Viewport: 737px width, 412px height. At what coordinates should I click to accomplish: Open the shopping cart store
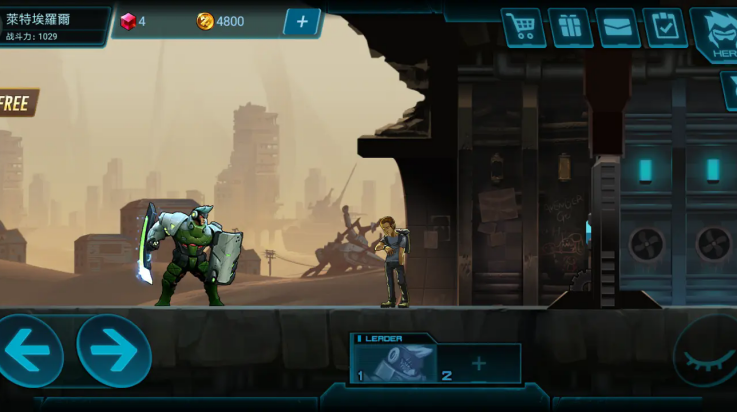[523, 27]
